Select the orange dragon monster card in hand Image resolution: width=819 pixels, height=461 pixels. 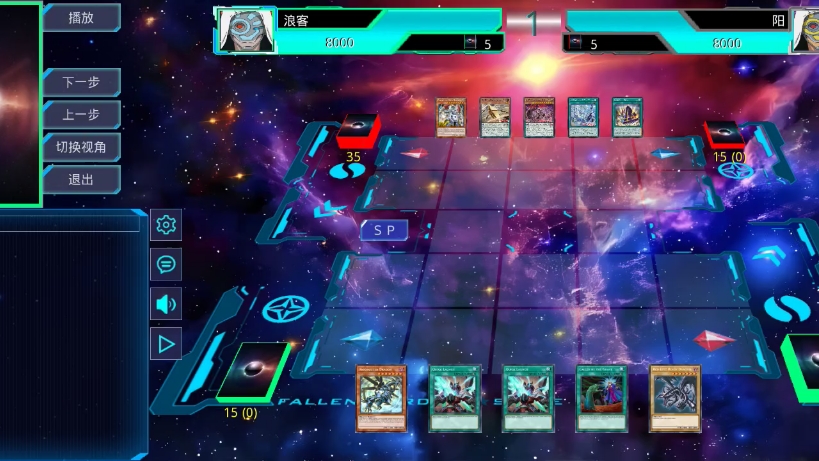pos(381,398)
